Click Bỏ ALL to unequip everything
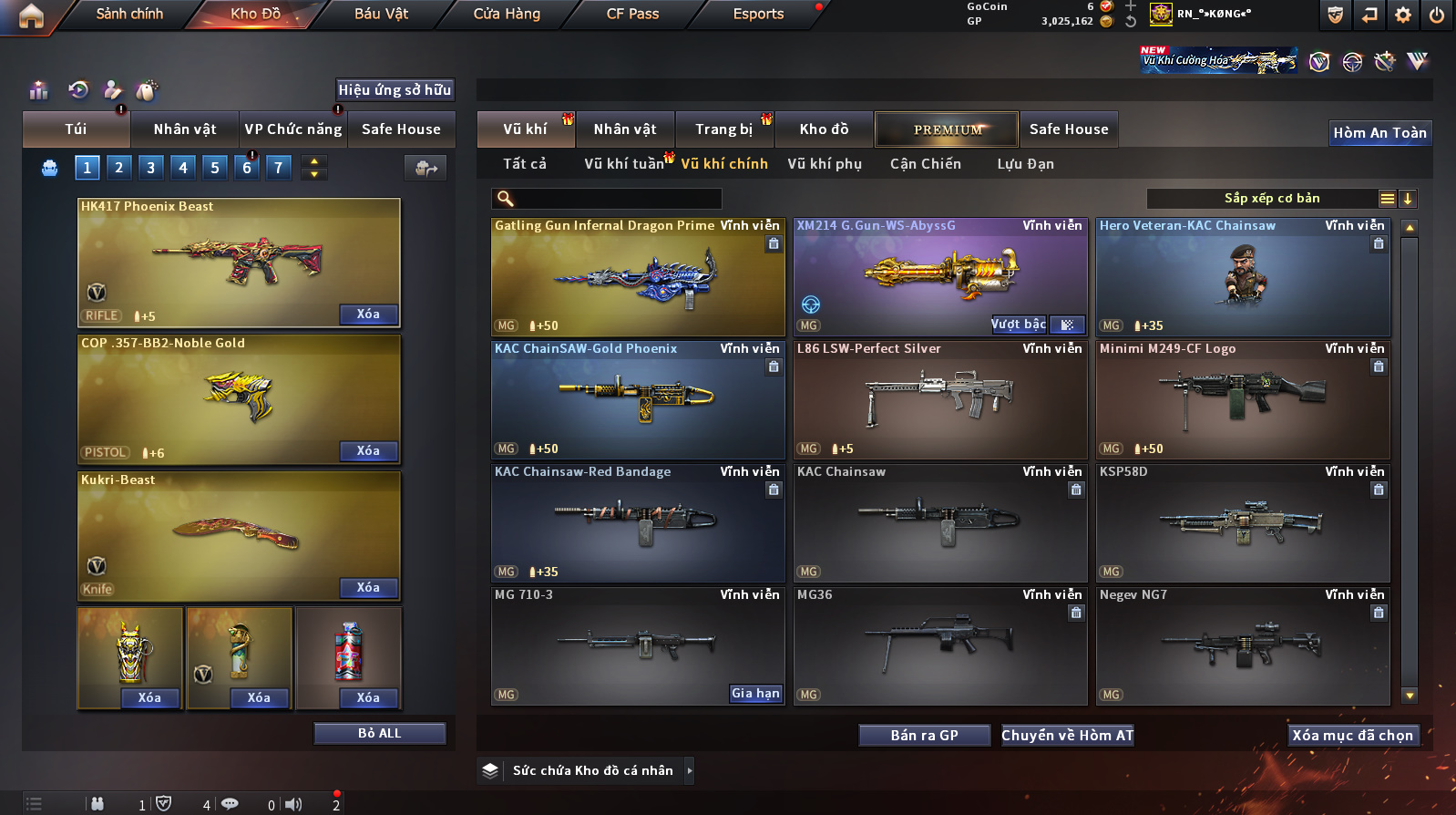 pos(379,734)
